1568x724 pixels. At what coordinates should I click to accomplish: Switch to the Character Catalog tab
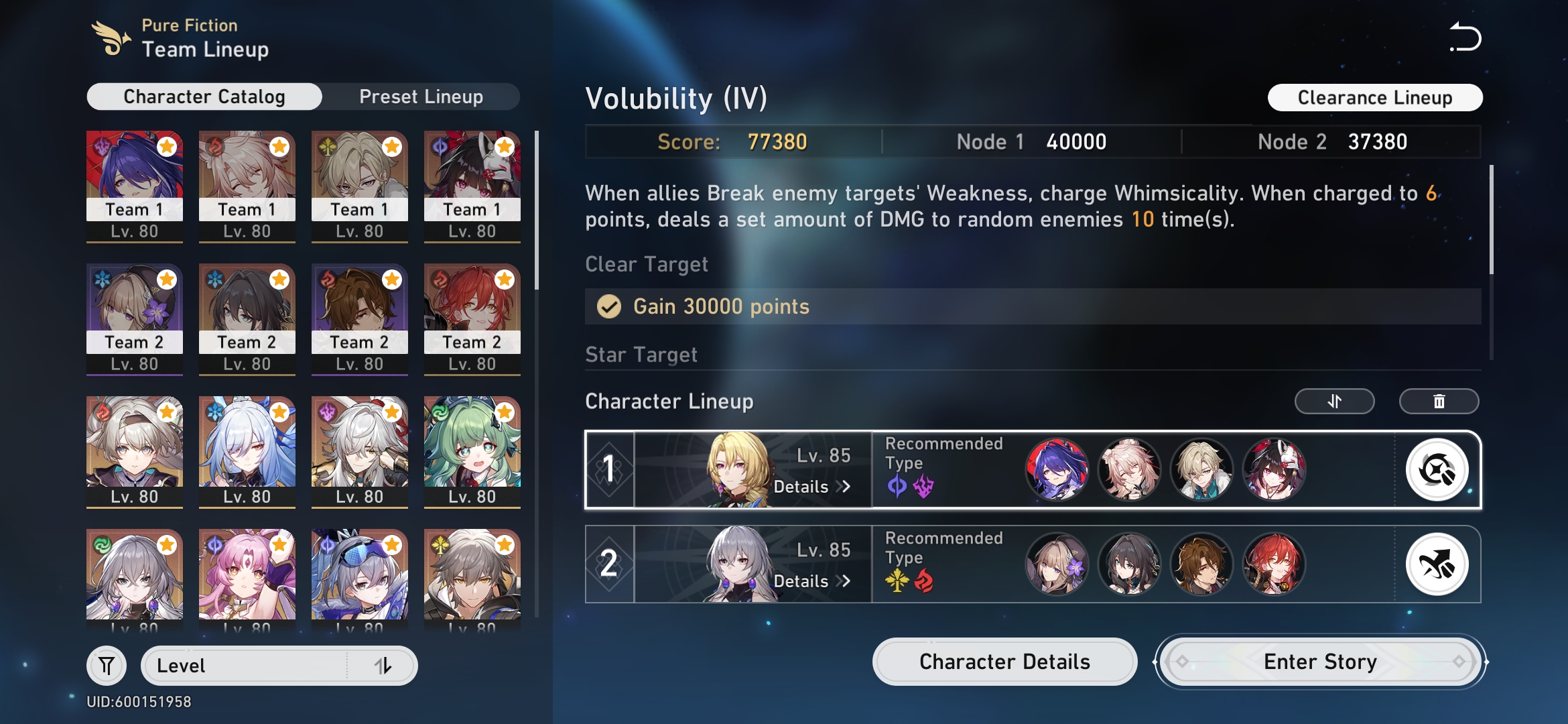coord(203,97)
